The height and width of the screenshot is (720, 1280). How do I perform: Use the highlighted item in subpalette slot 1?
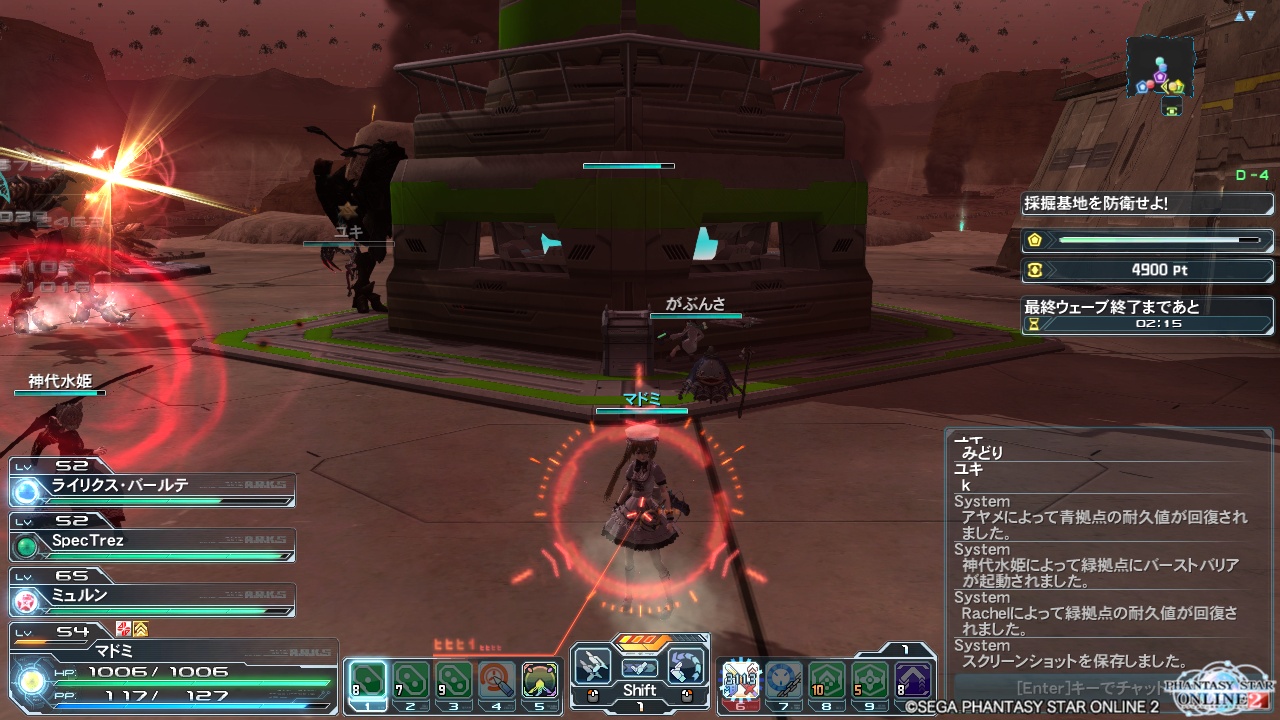(366, 682)
